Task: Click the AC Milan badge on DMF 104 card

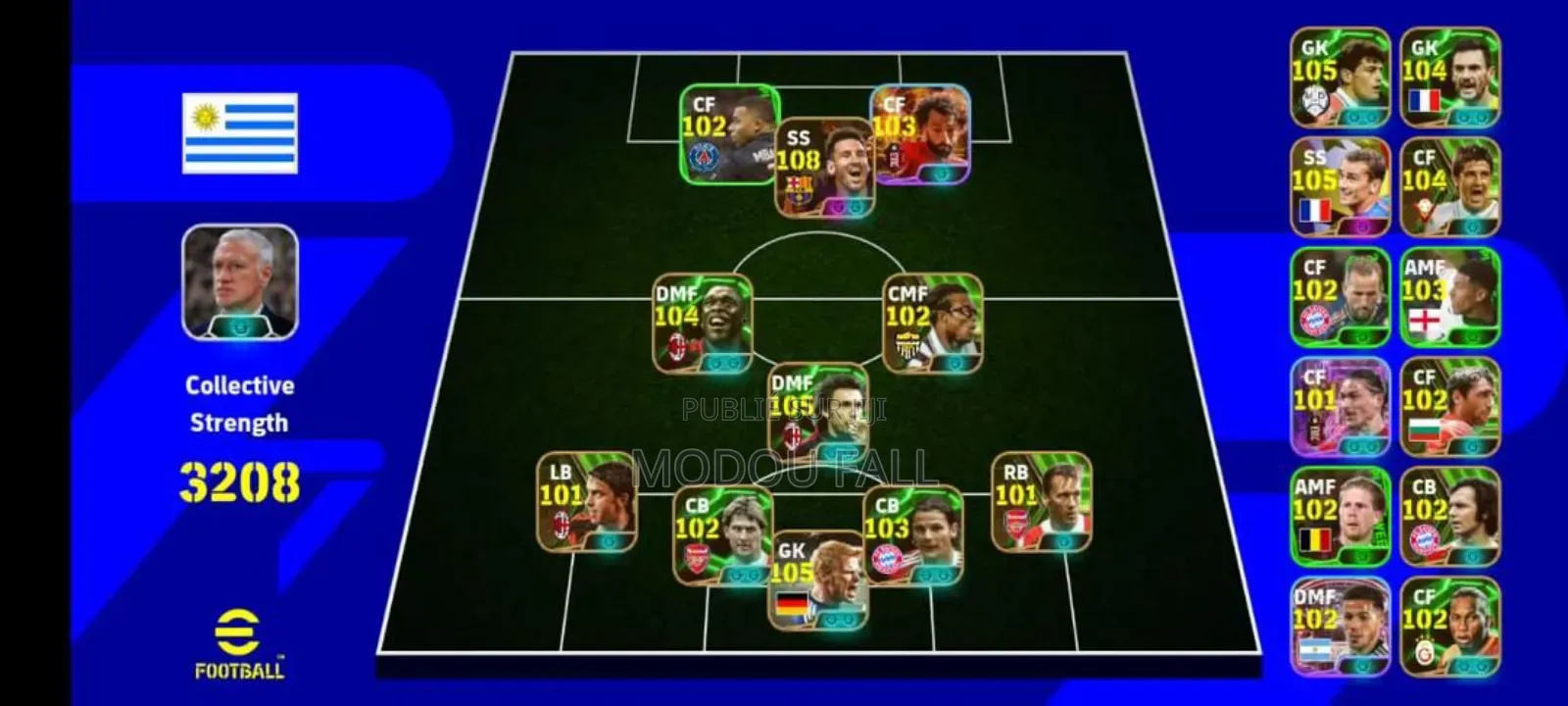Action: (x=676, y=345)
